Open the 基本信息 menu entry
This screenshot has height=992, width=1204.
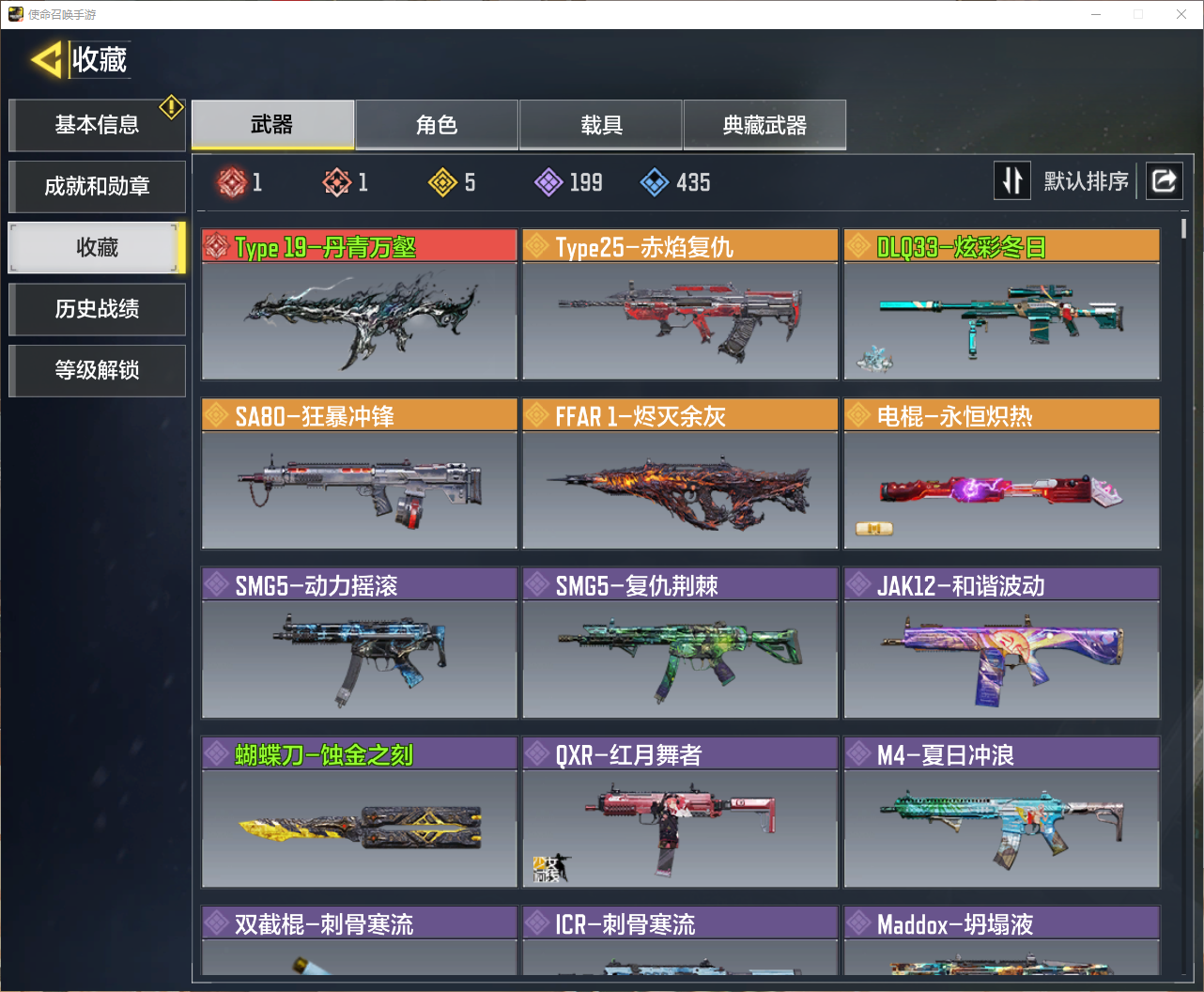tap(97, 125)
